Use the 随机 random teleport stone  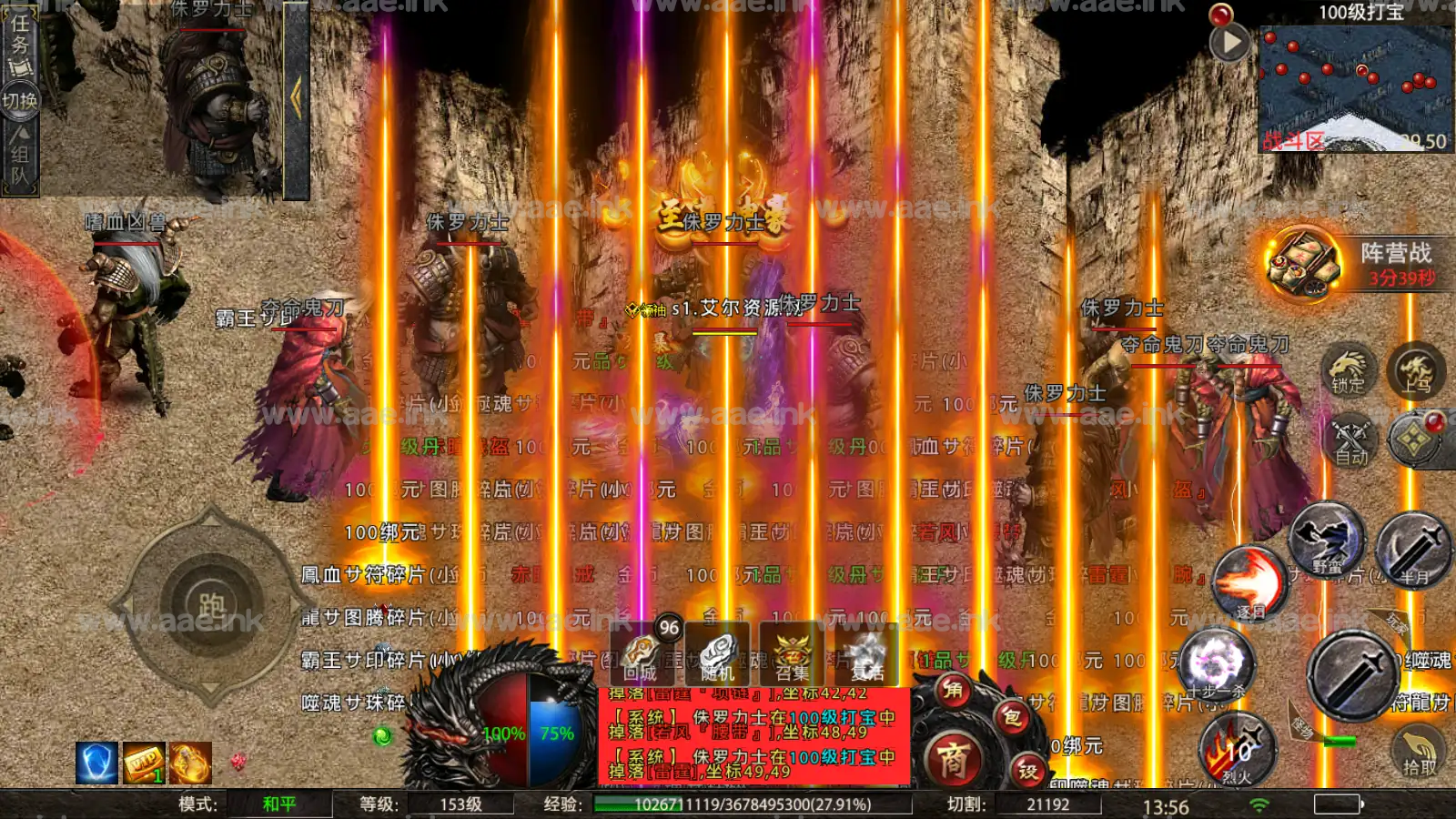(717, 654)
